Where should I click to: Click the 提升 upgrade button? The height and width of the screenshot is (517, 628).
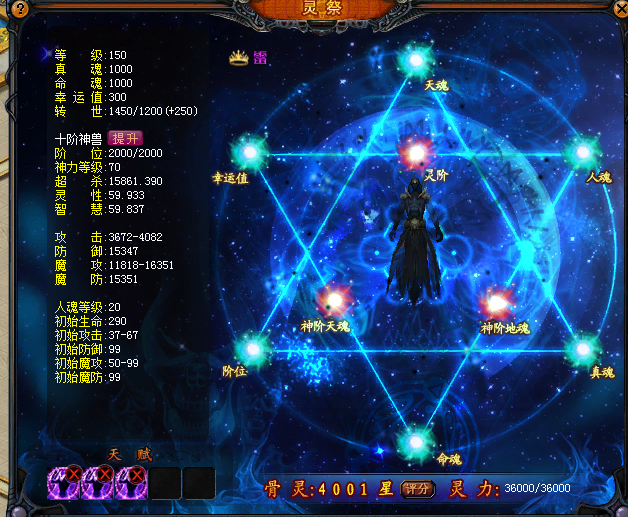125,139
